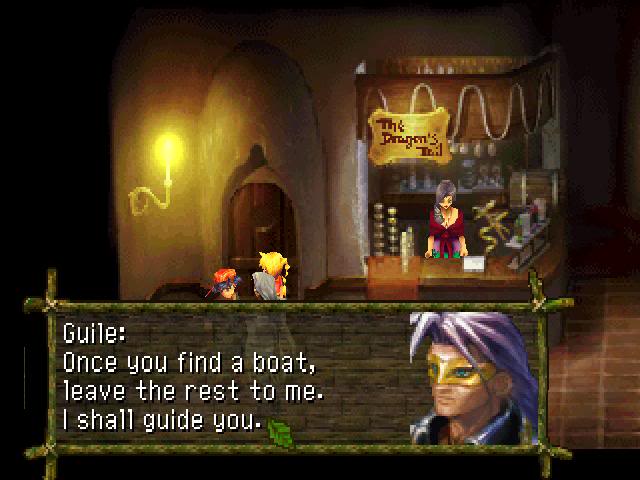Click the green leaf continue indicator
640x480 pixels.
[x=280, y=431]
